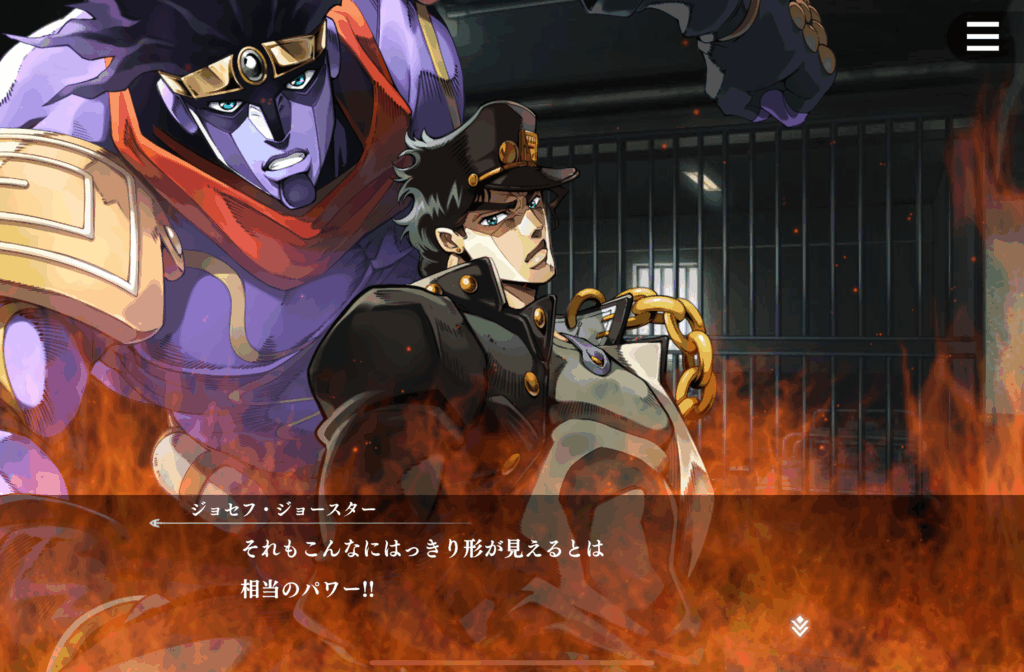This screenshot has height=672, width=1024.
Task: Open the hamburger menu
Action: point(982,37)
